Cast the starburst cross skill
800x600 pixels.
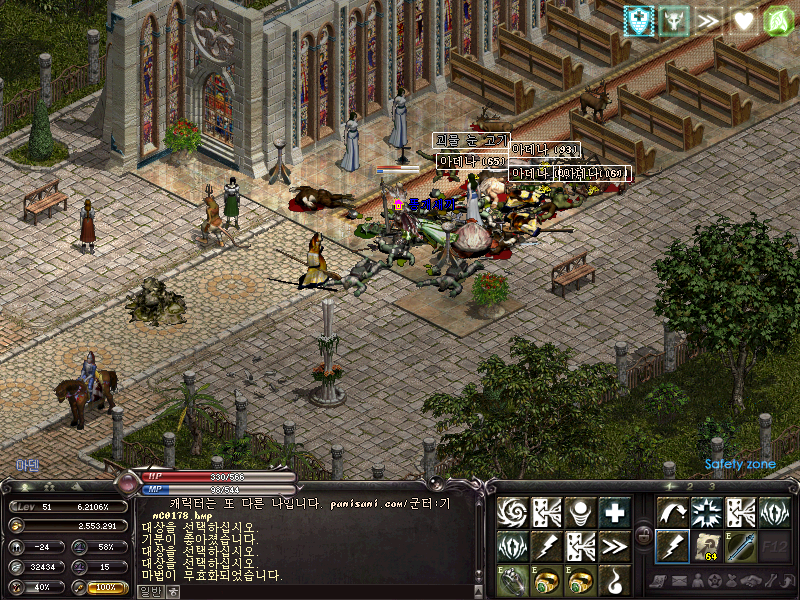coord(706,513)
